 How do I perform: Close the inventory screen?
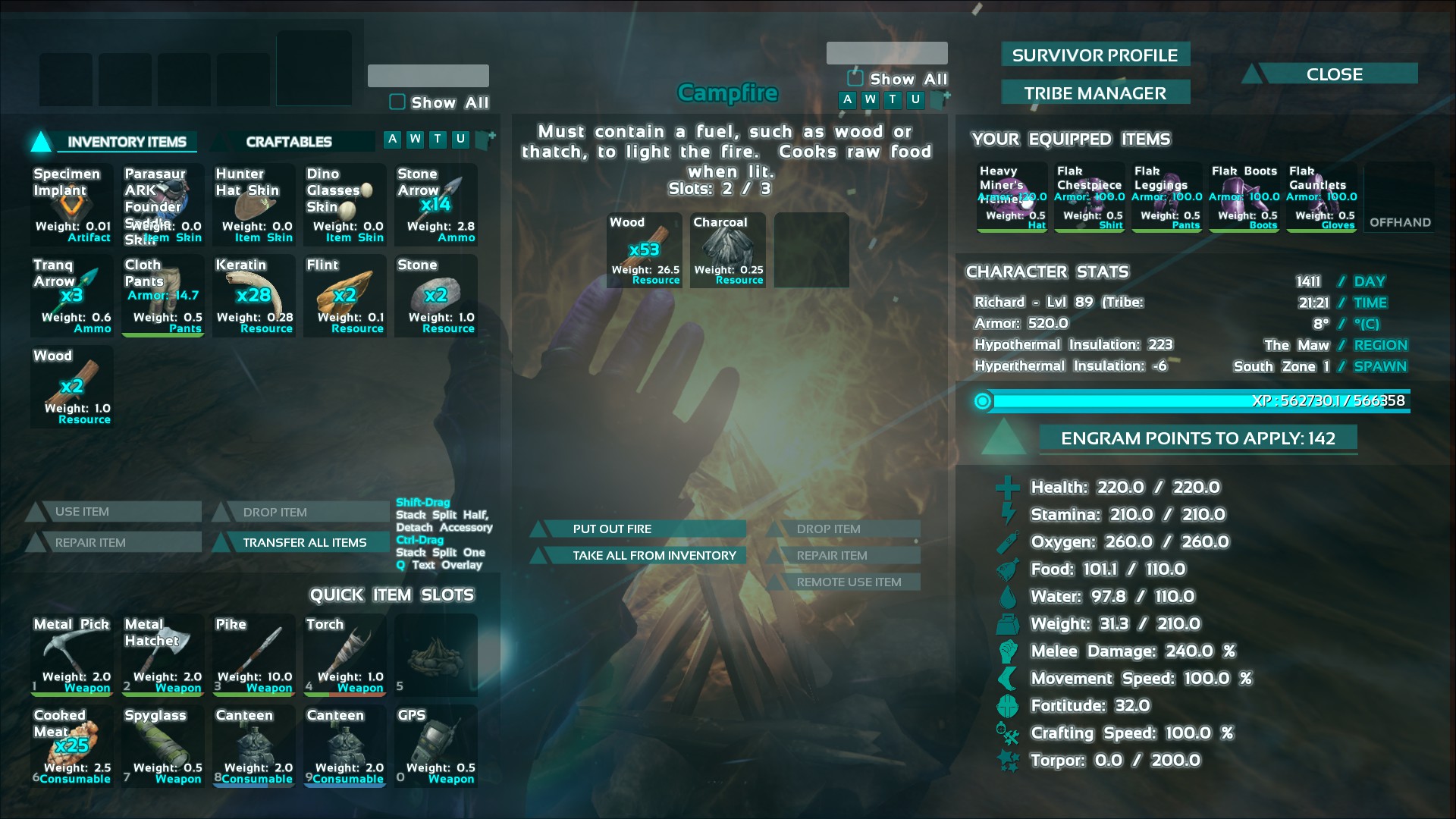[1334, 74]
